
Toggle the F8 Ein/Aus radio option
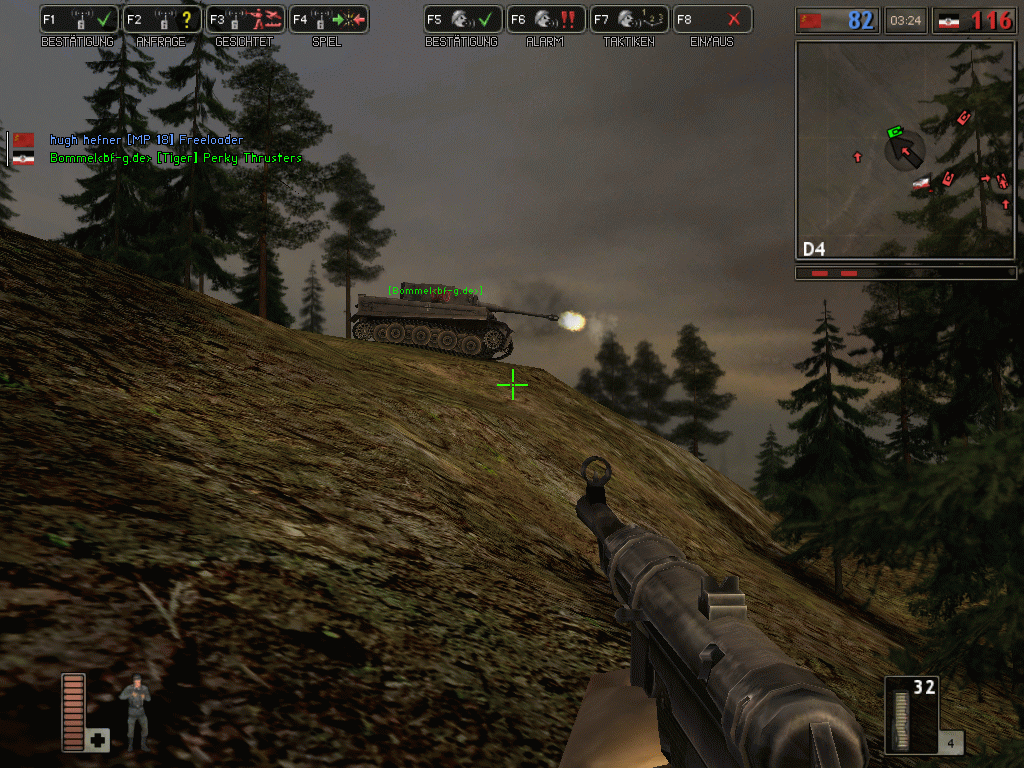click(x=710, y=19)
